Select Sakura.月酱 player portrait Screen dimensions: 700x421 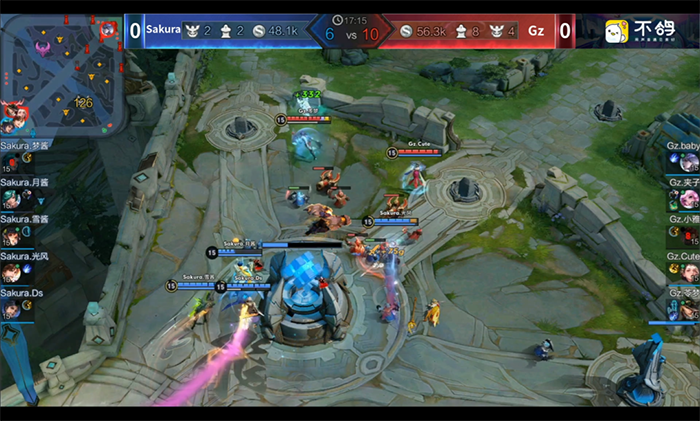[x=11, y=199]
